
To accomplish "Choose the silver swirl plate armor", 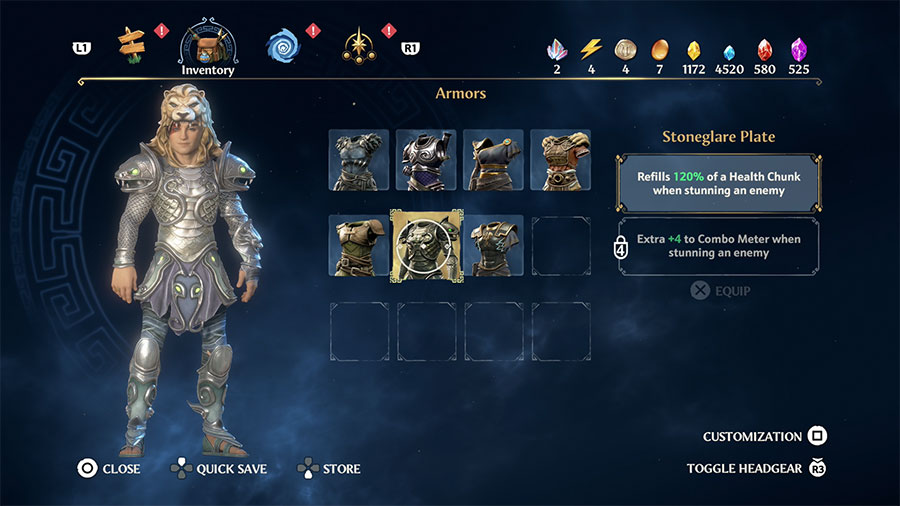I will coord(426,160).
